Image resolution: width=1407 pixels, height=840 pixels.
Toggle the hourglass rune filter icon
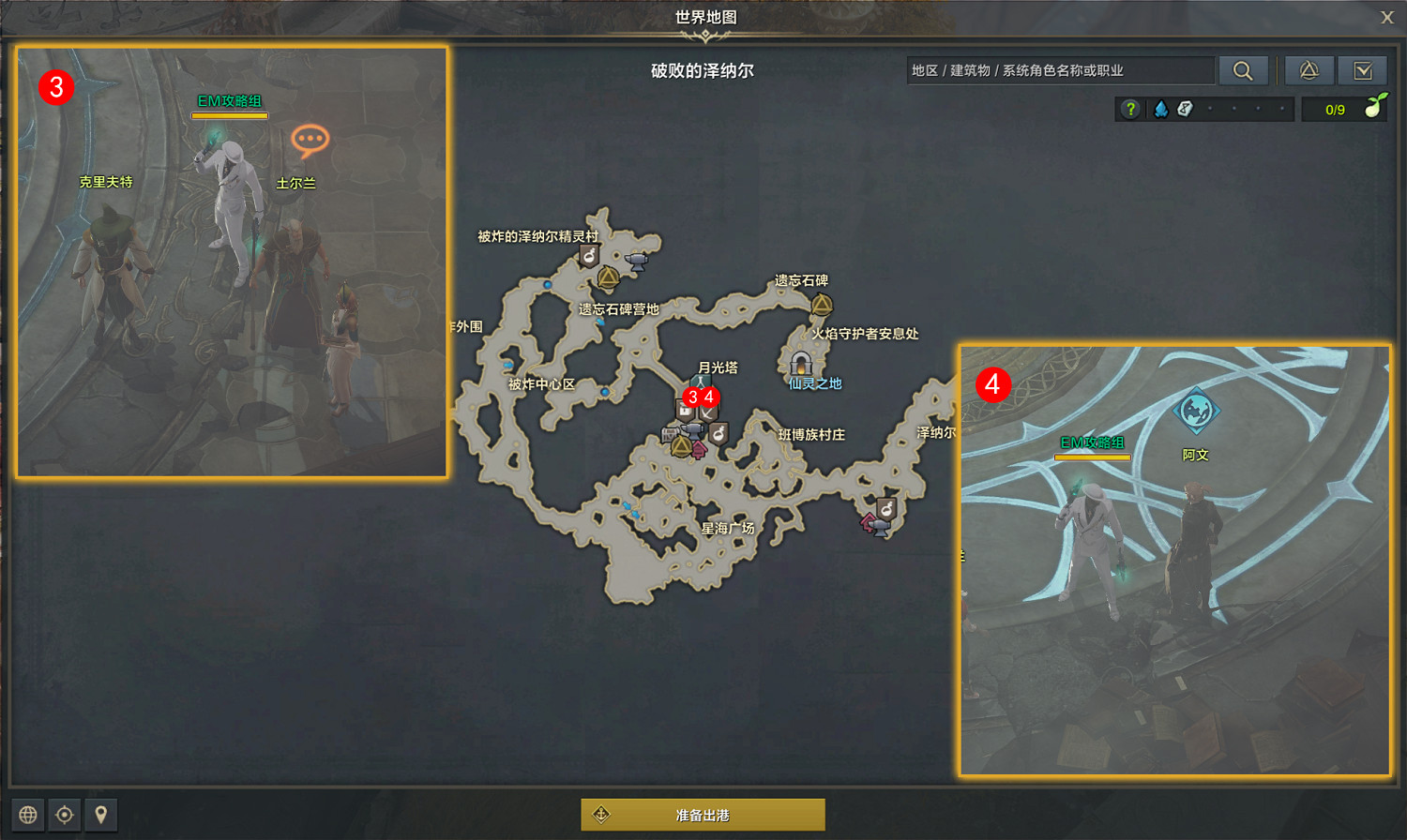[x=1186, y=108]
